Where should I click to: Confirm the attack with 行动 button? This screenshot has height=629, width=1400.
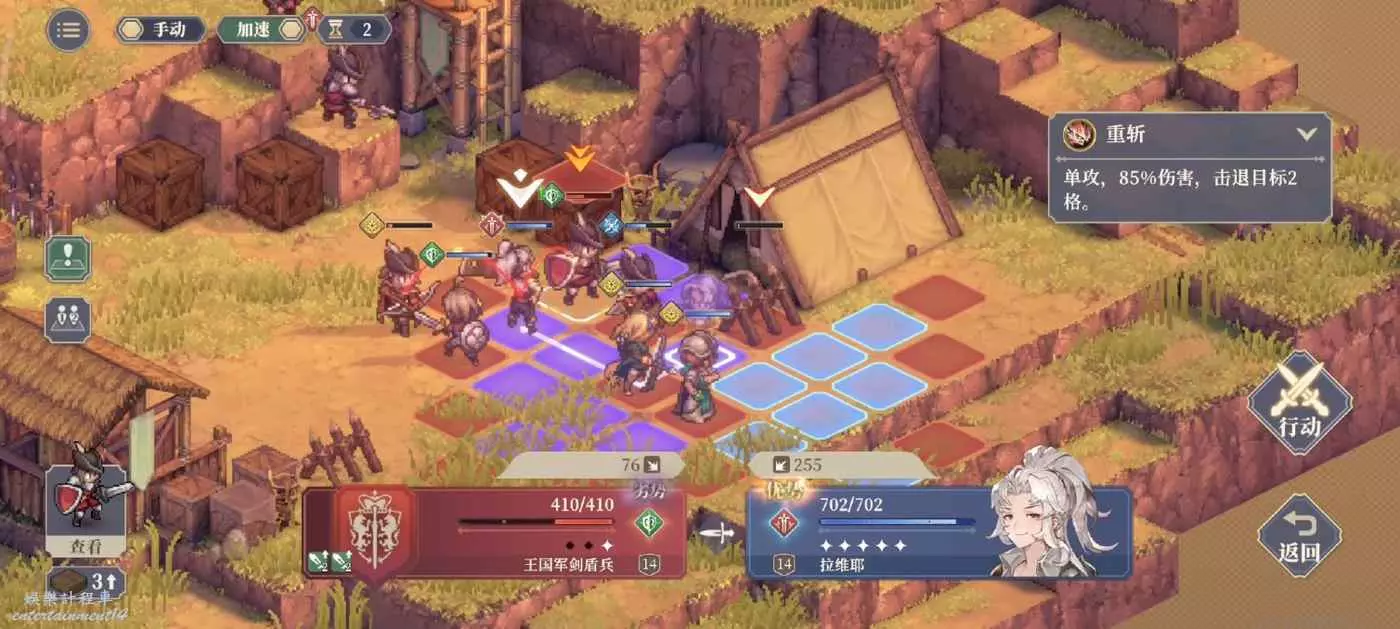(x=1299, y=403)
